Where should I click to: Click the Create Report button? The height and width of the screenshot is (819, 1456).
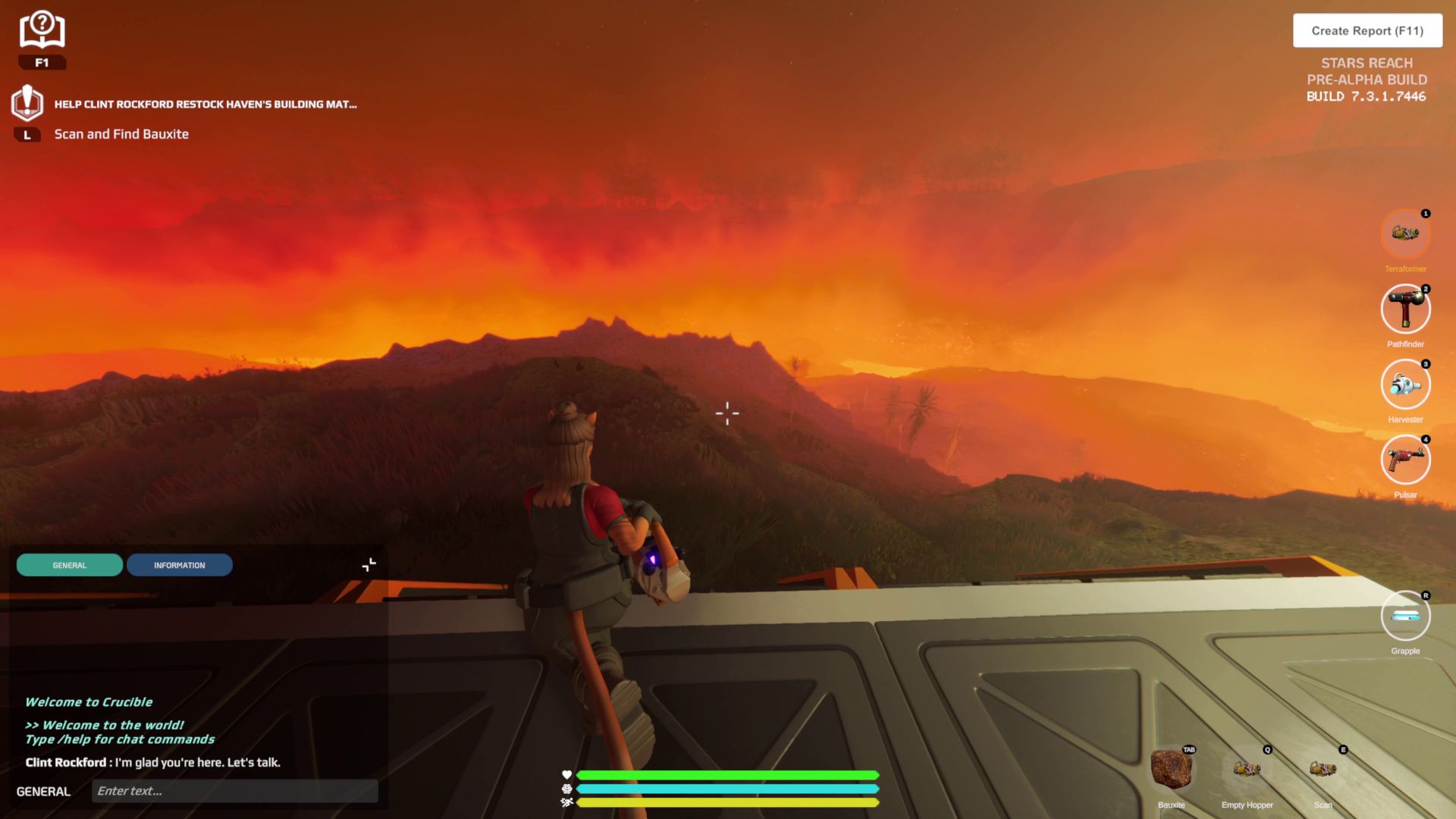[x=1367, y=31]
